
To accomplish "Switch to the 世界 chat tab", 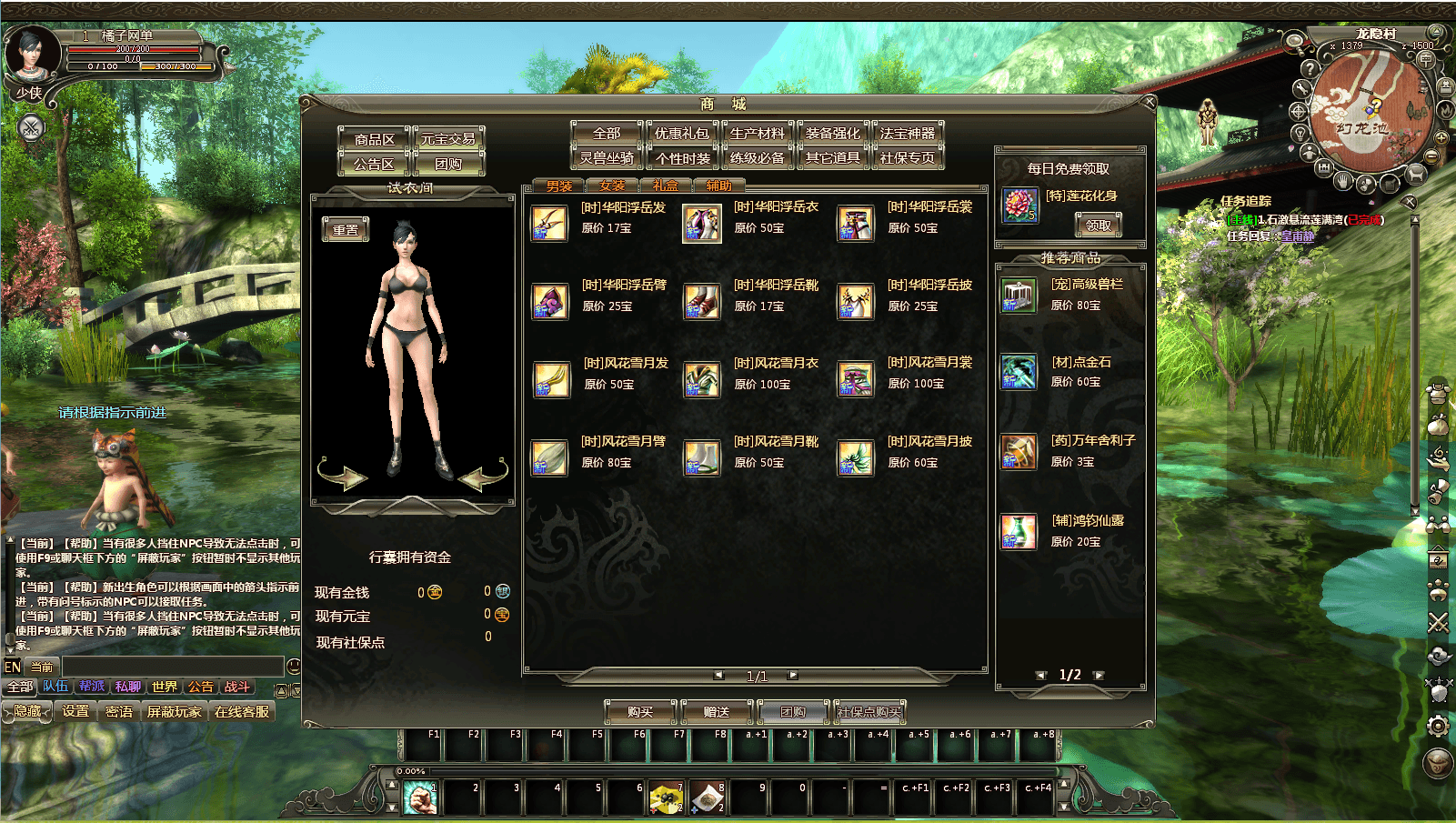I will (x=165, y=688).
